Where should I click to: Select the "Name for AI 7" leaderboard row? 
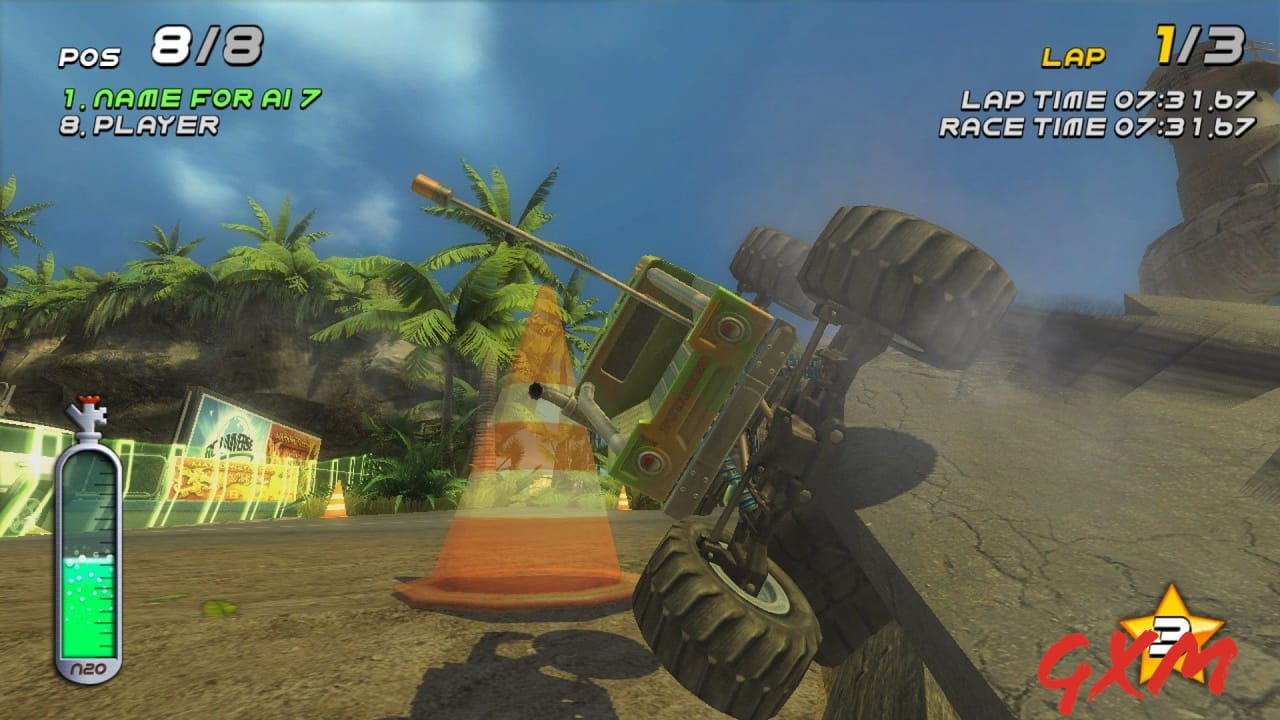tap(191, 99)
